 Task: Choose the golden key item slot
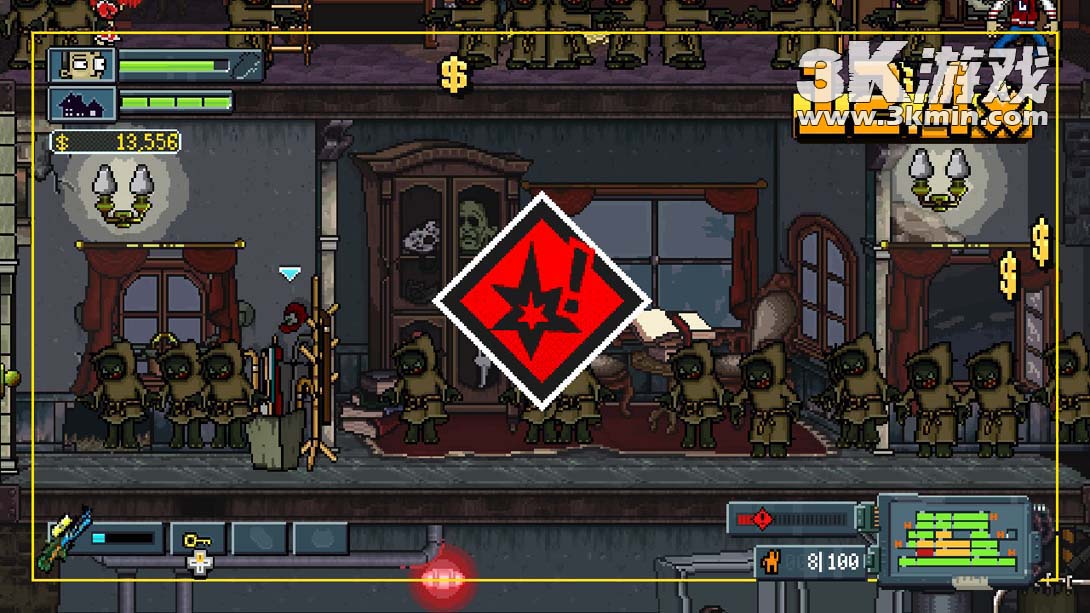[197, 539]
